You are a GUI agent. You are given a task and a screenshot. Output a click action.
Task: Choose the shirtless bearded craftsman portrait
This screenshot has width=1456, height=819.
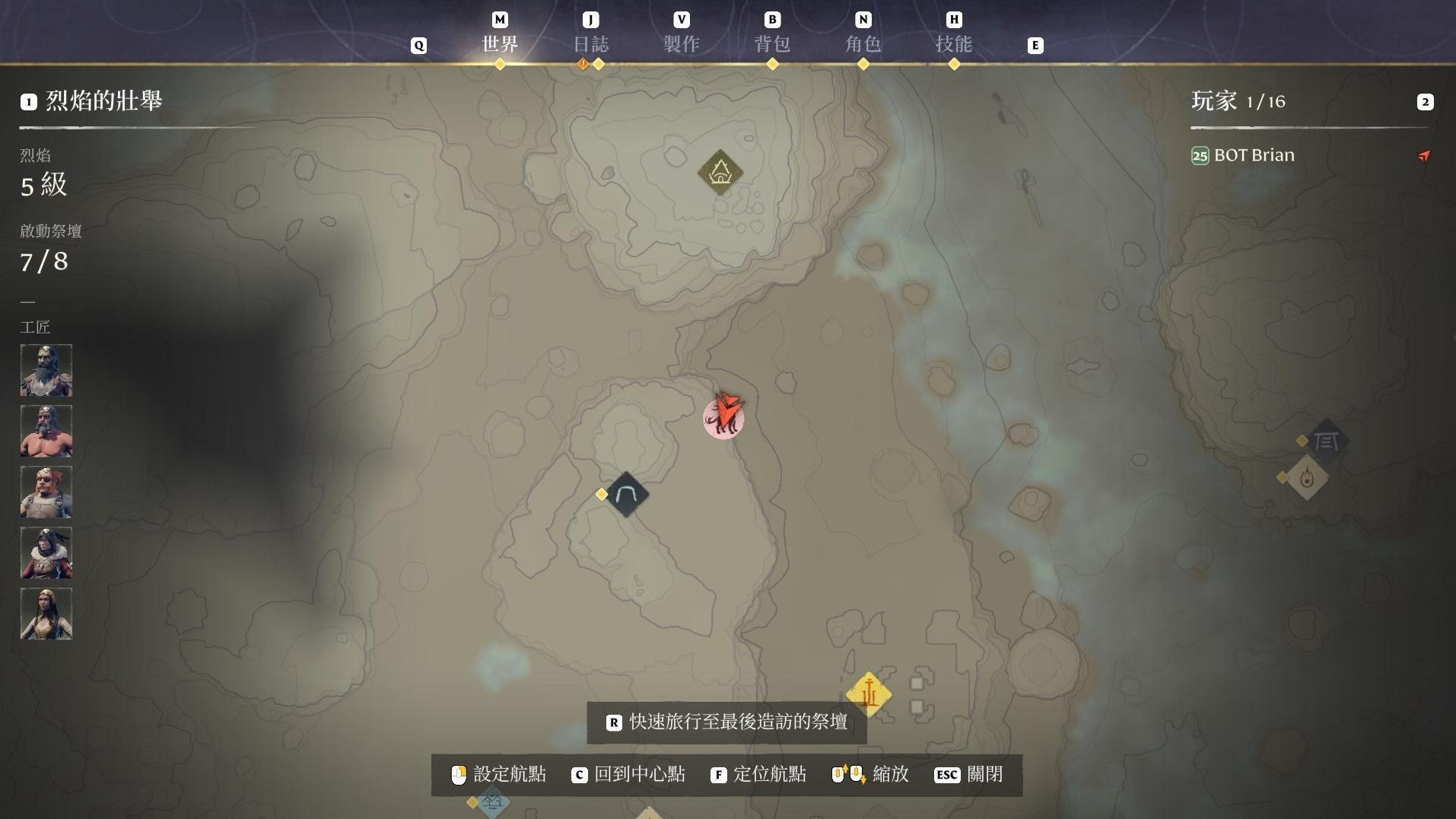46,431
